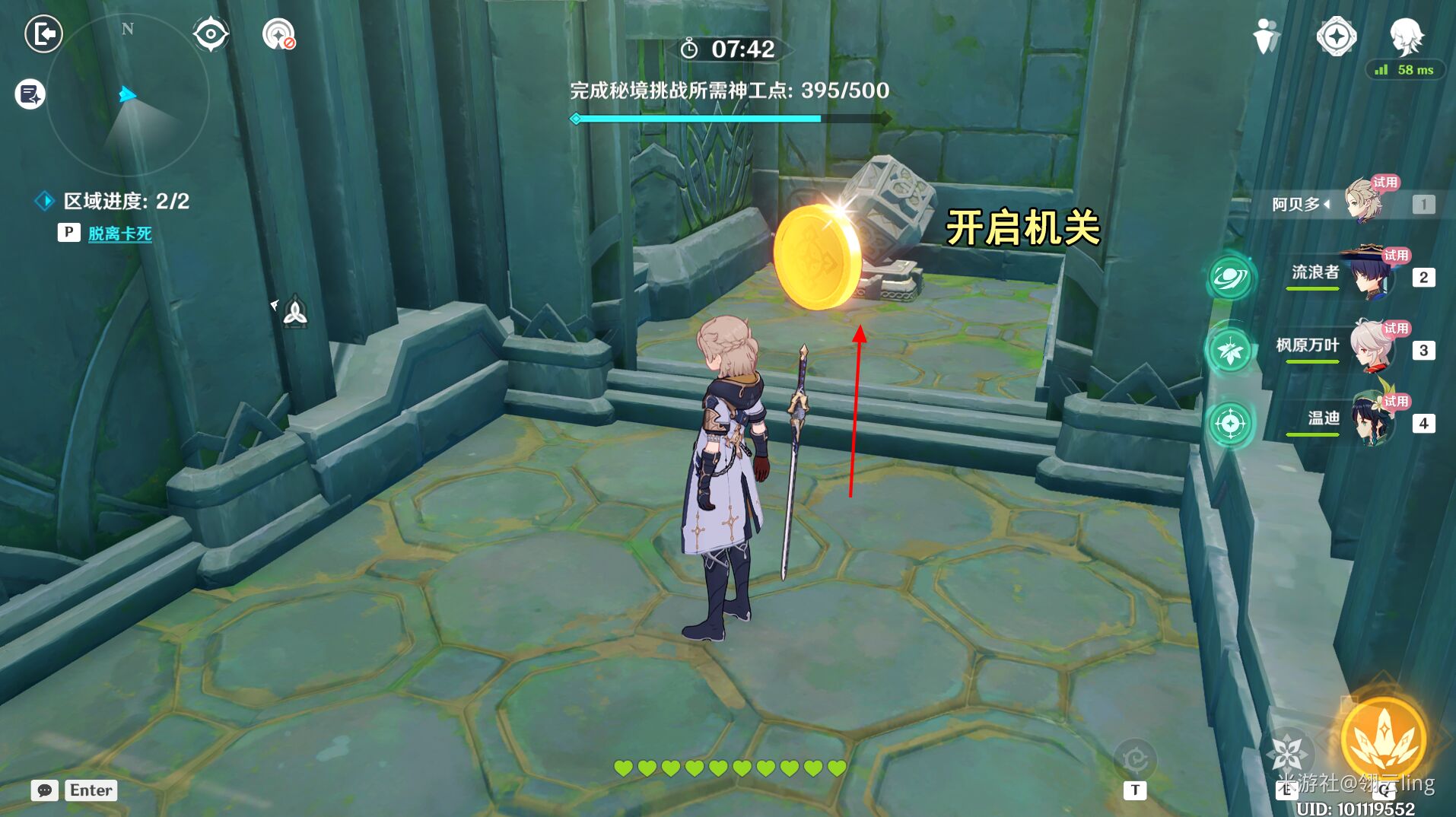The height and width of the screenshot is (817, 1456).
Task: Activate the glowing elemental burst button
Action: [1383, 732]
